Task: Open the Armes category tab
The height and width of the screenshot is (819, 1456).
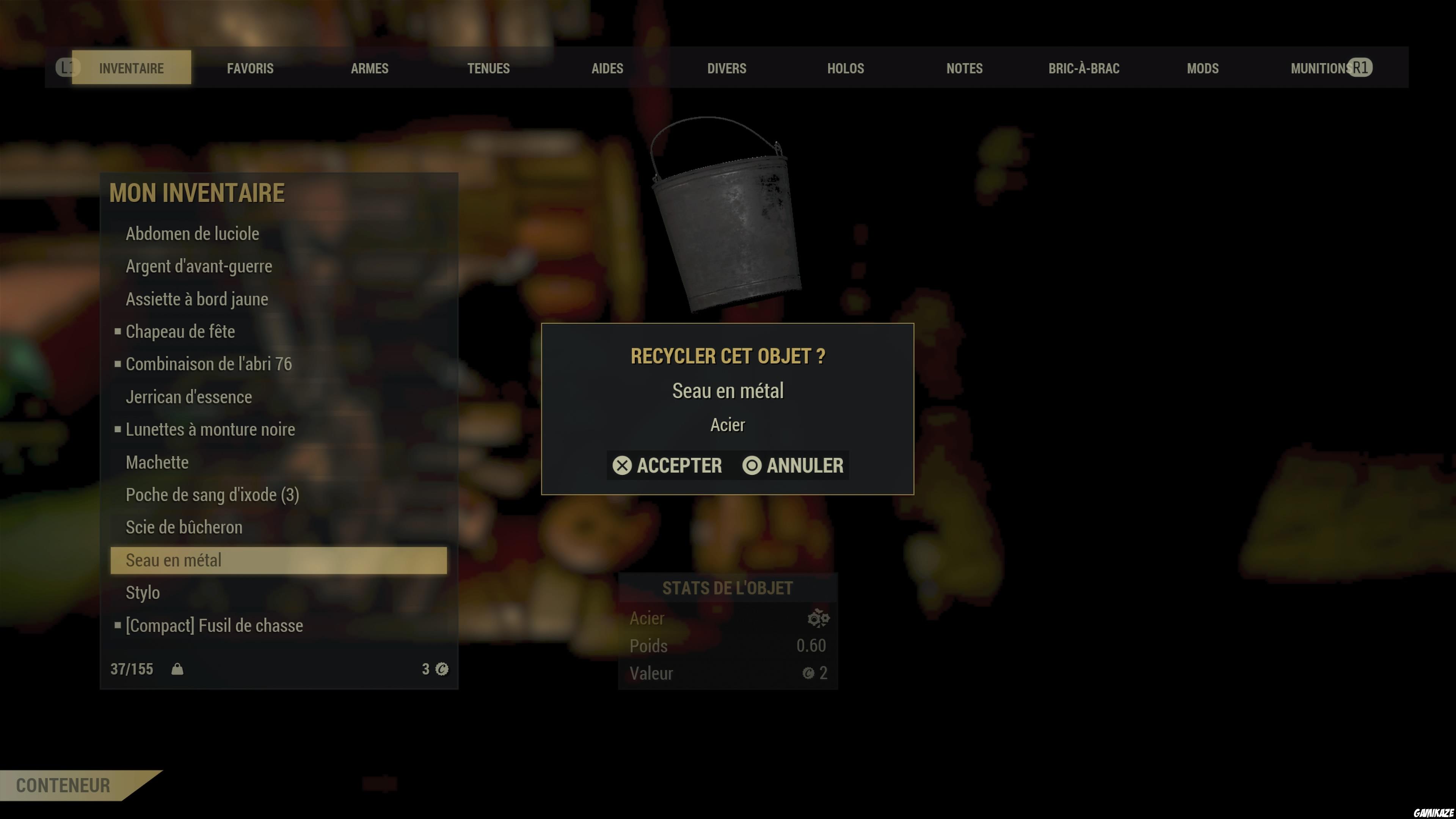Action: [x=370, y=68]
